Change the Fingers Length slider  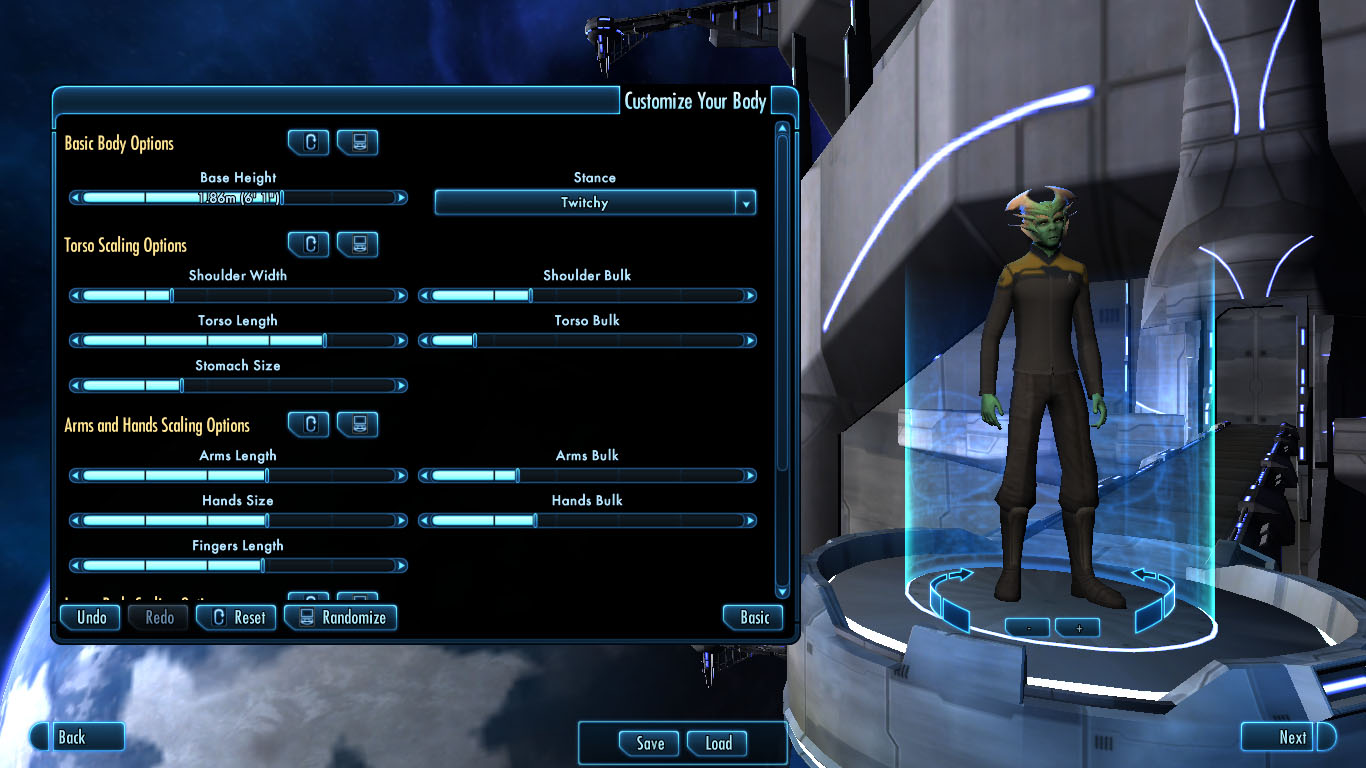pyautogui.click(x=238, y=566)
